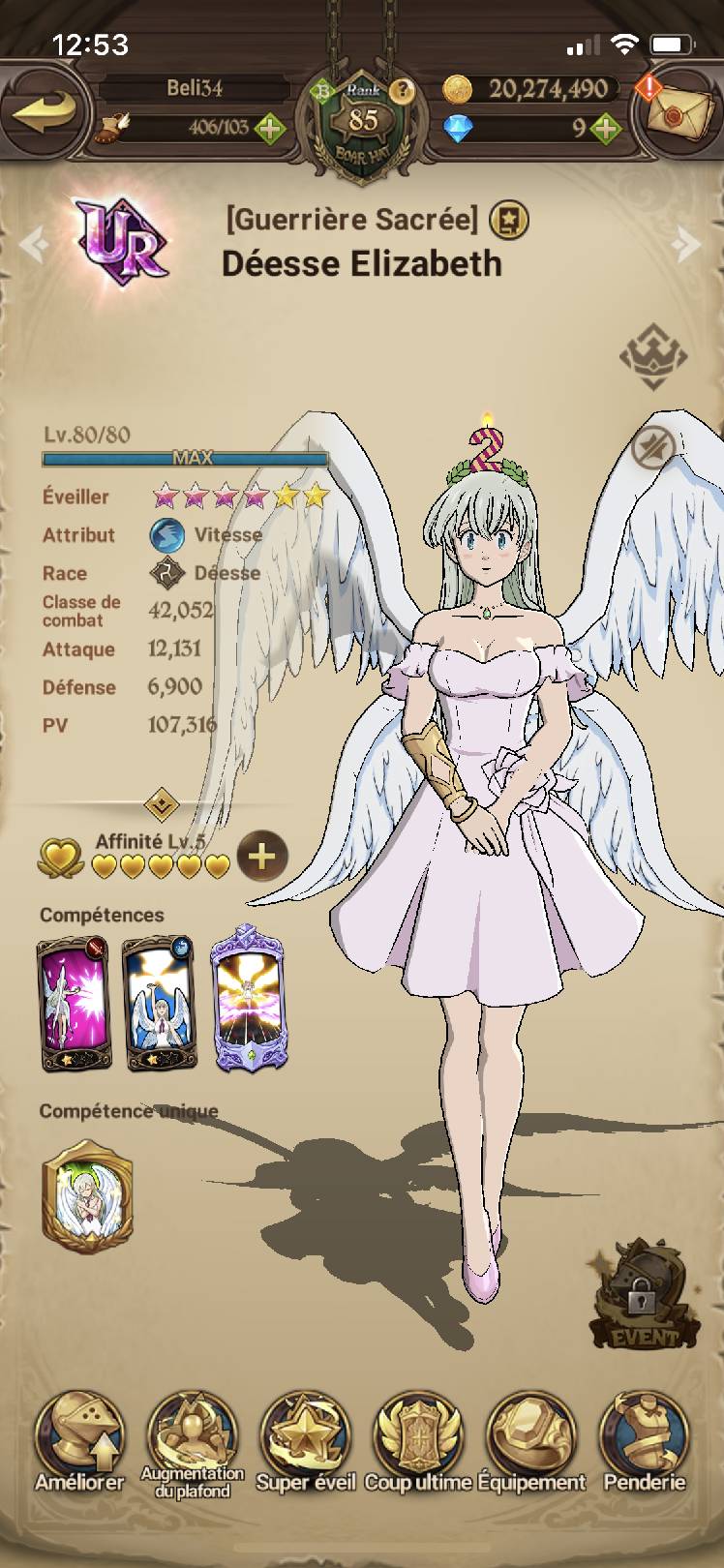Buy diamonds with the green plus button
Screen dimensions: 724x1568
(x=606, y=128)
